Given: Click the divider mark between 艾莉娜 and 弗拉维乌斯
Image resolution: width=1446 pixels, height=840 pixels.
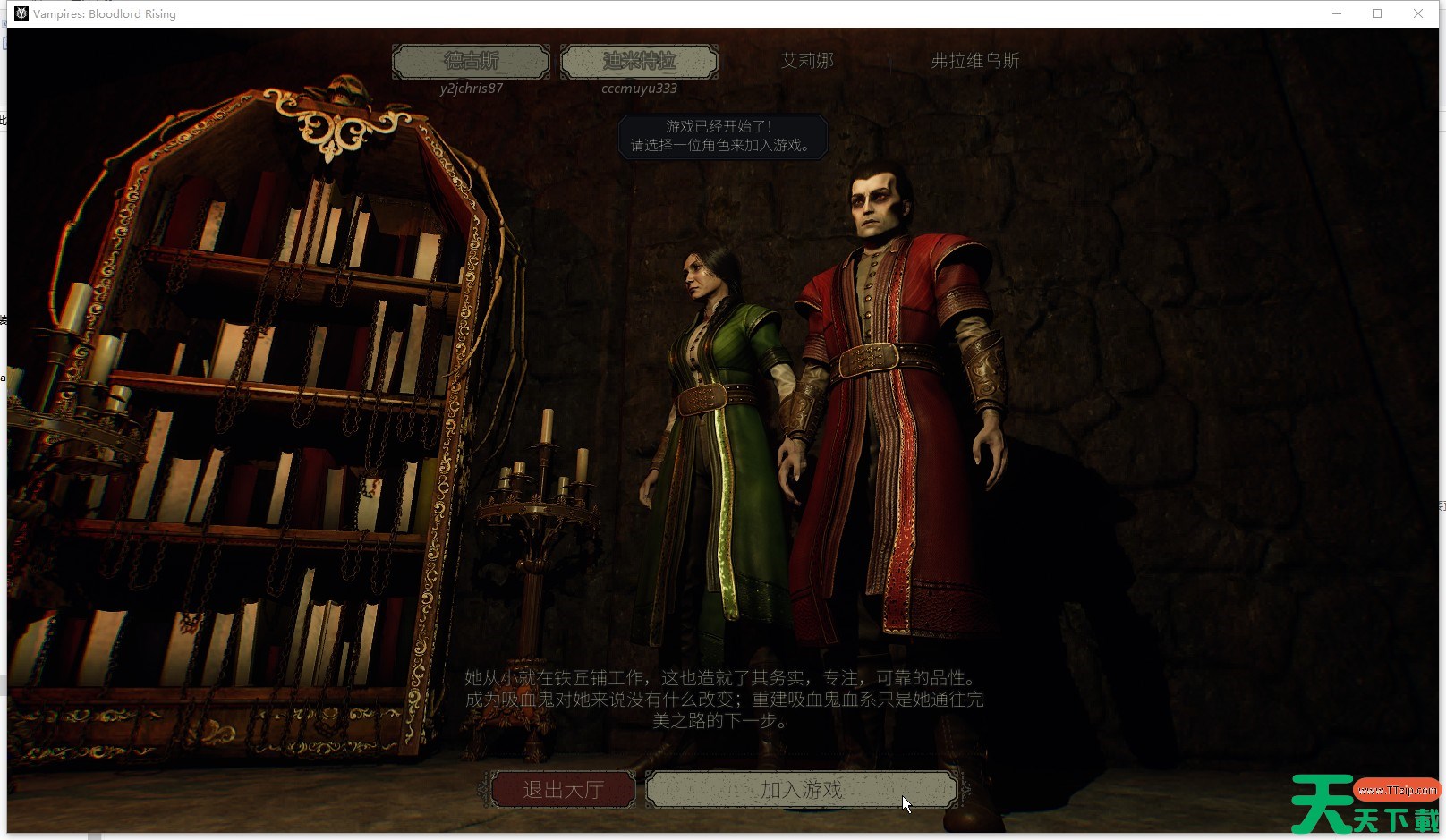Looking at the screenshot, I should (890, 62).
